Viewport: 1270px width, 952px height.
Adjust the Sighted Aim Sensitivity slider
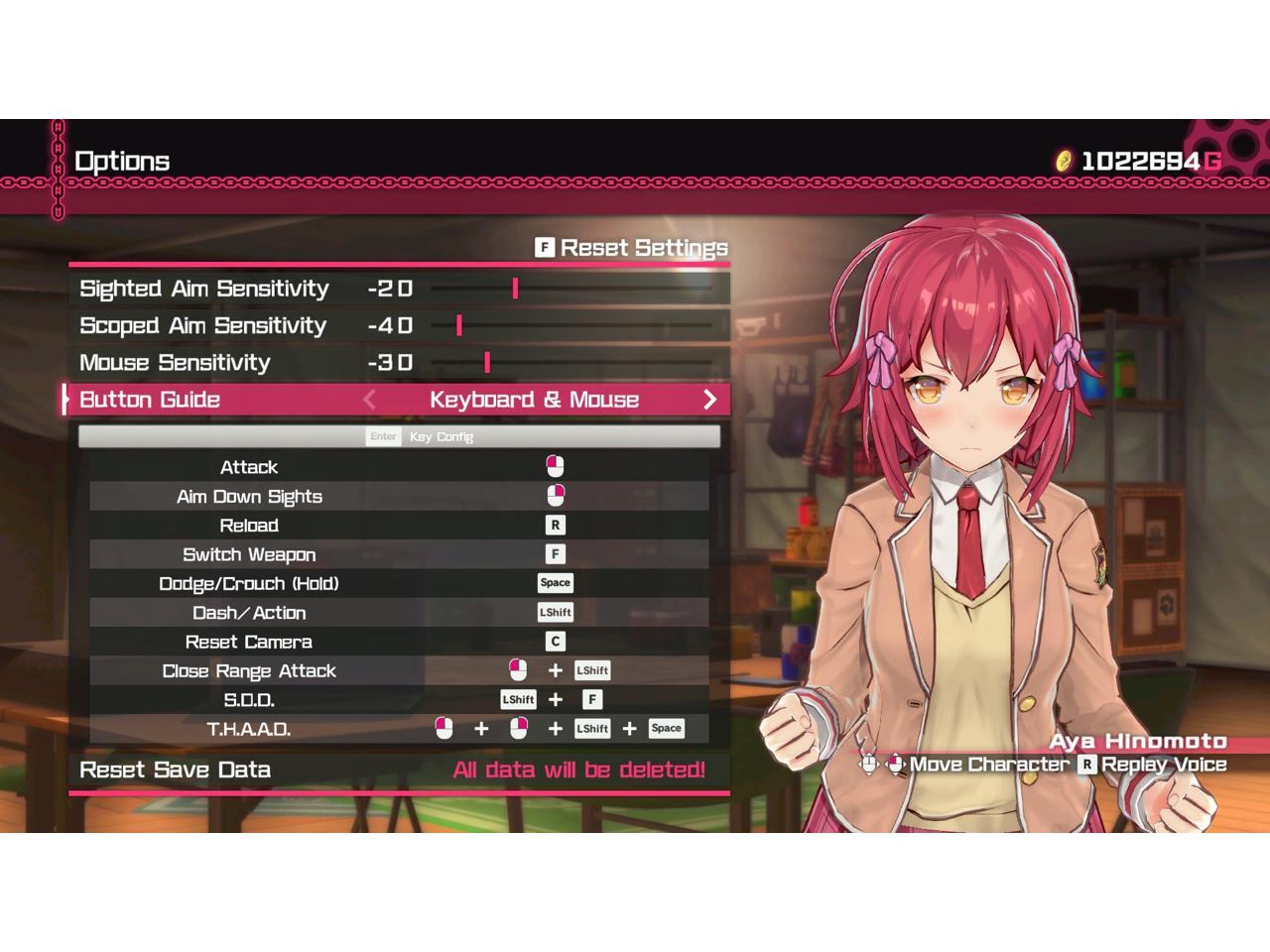pyautogui.click(x=515, y=289)
